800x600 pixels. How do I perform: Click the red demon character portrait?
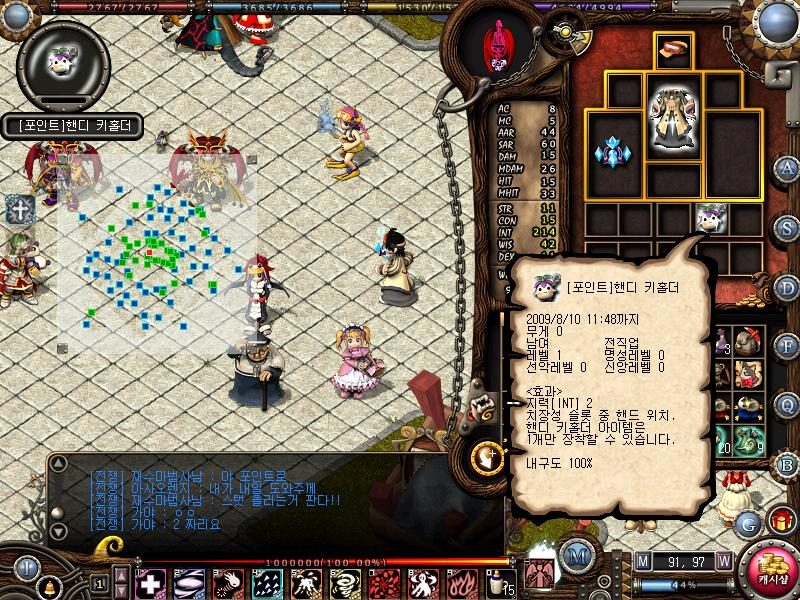point(496,45)
